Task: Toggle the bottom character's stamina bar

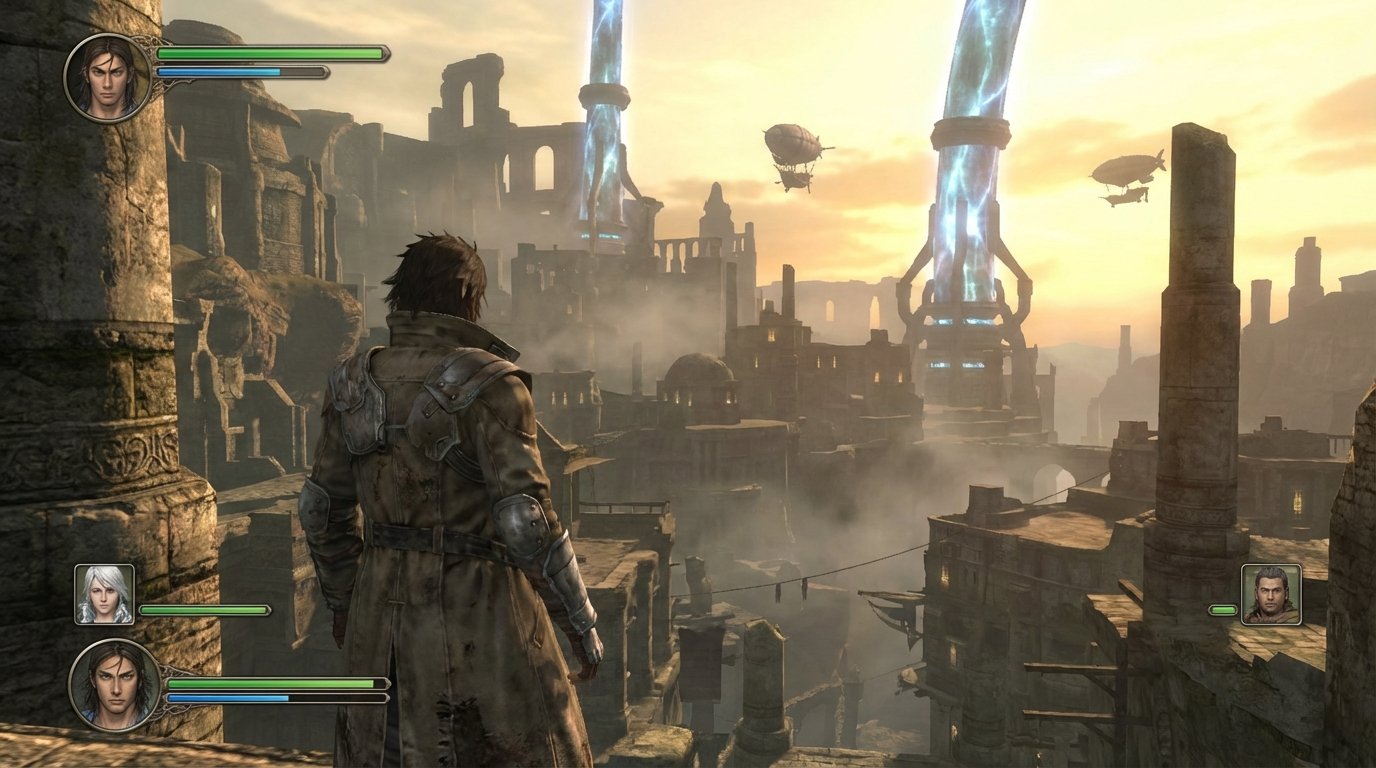Action: 280,696
